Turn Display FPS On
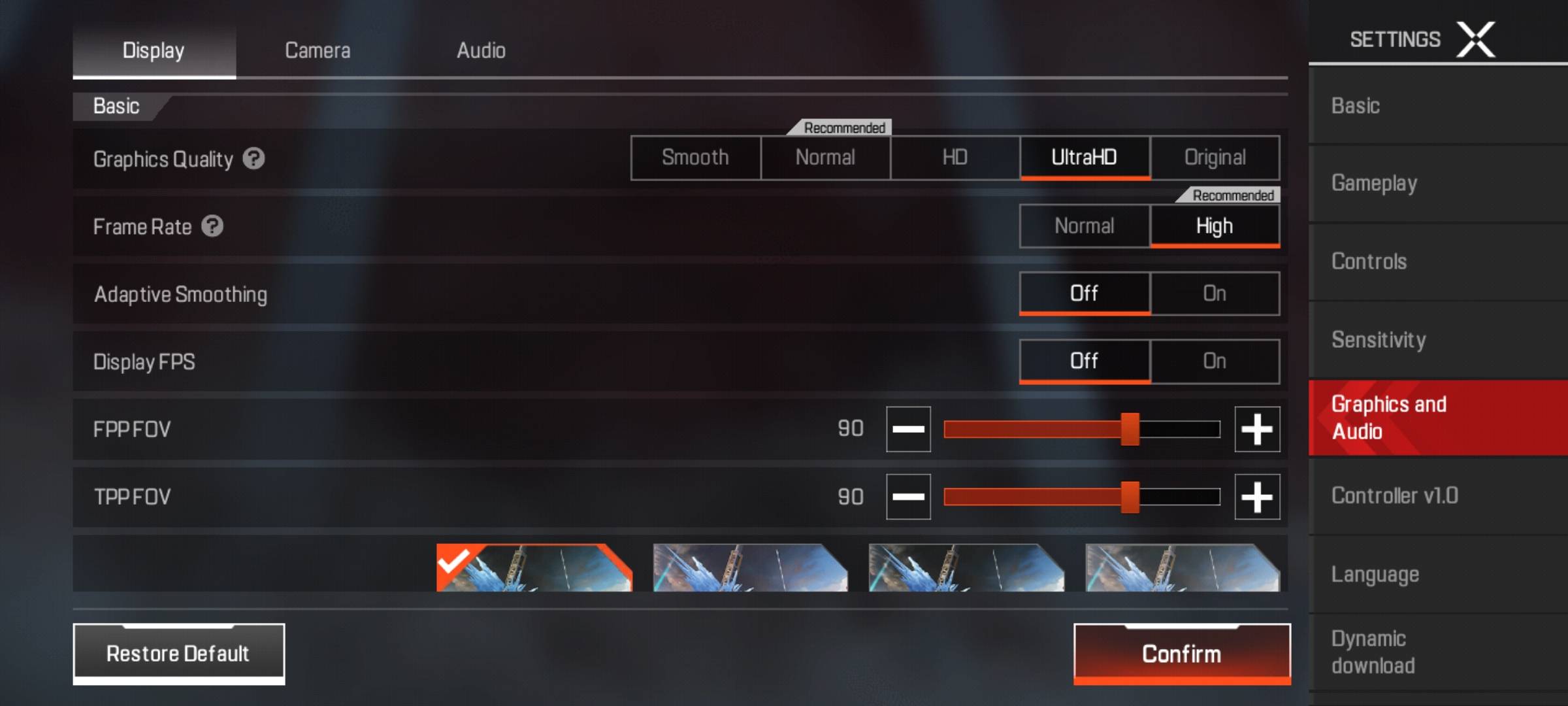Viewport: 1568px width, 706px height. pyautogui.click(x=1215, y=361)
